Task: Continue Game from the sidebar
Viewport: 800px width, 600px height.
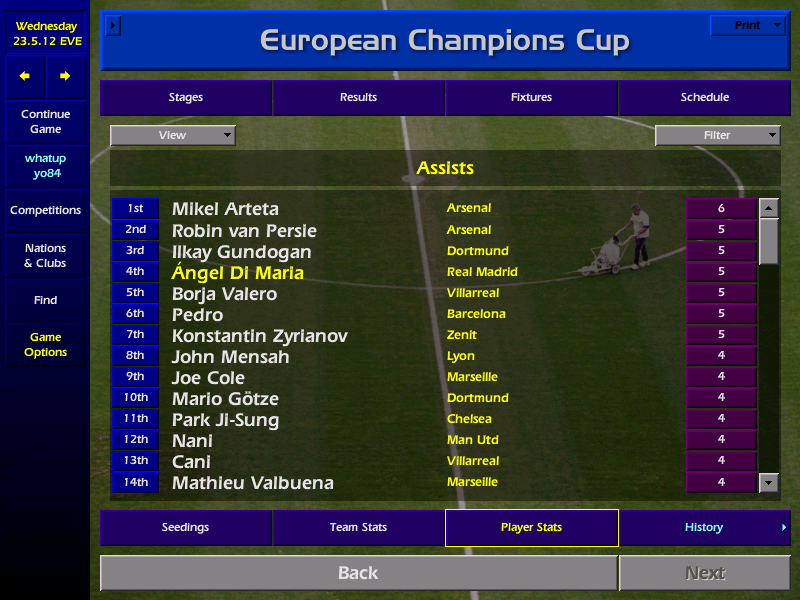Action: point(45,122)
